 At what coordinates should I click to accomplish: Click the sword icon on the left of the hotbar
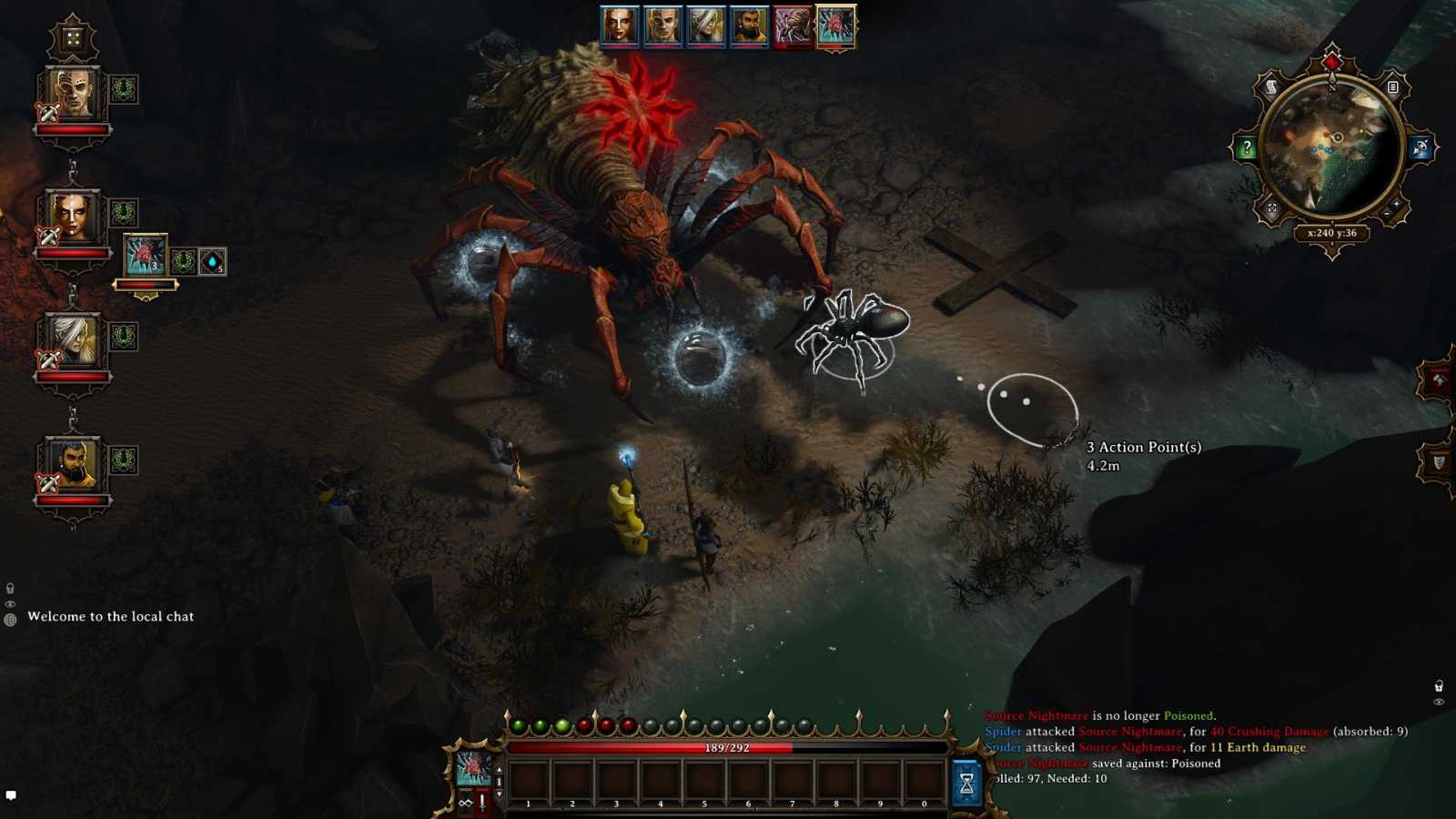point(482,804)
